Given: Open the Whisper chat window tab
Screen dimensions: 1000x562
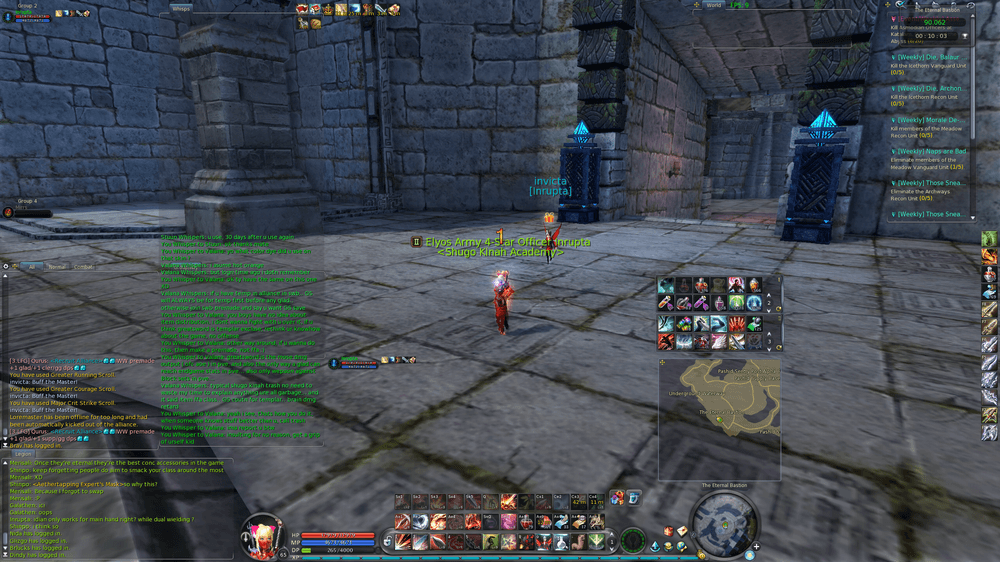Looking at the screenshot, I should pos(182,8).
